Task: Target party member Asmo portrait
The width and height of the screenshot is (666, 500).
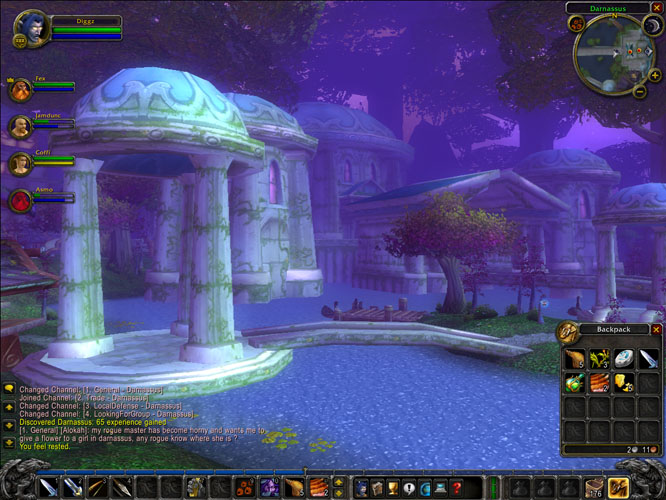Action: [19, 200]
